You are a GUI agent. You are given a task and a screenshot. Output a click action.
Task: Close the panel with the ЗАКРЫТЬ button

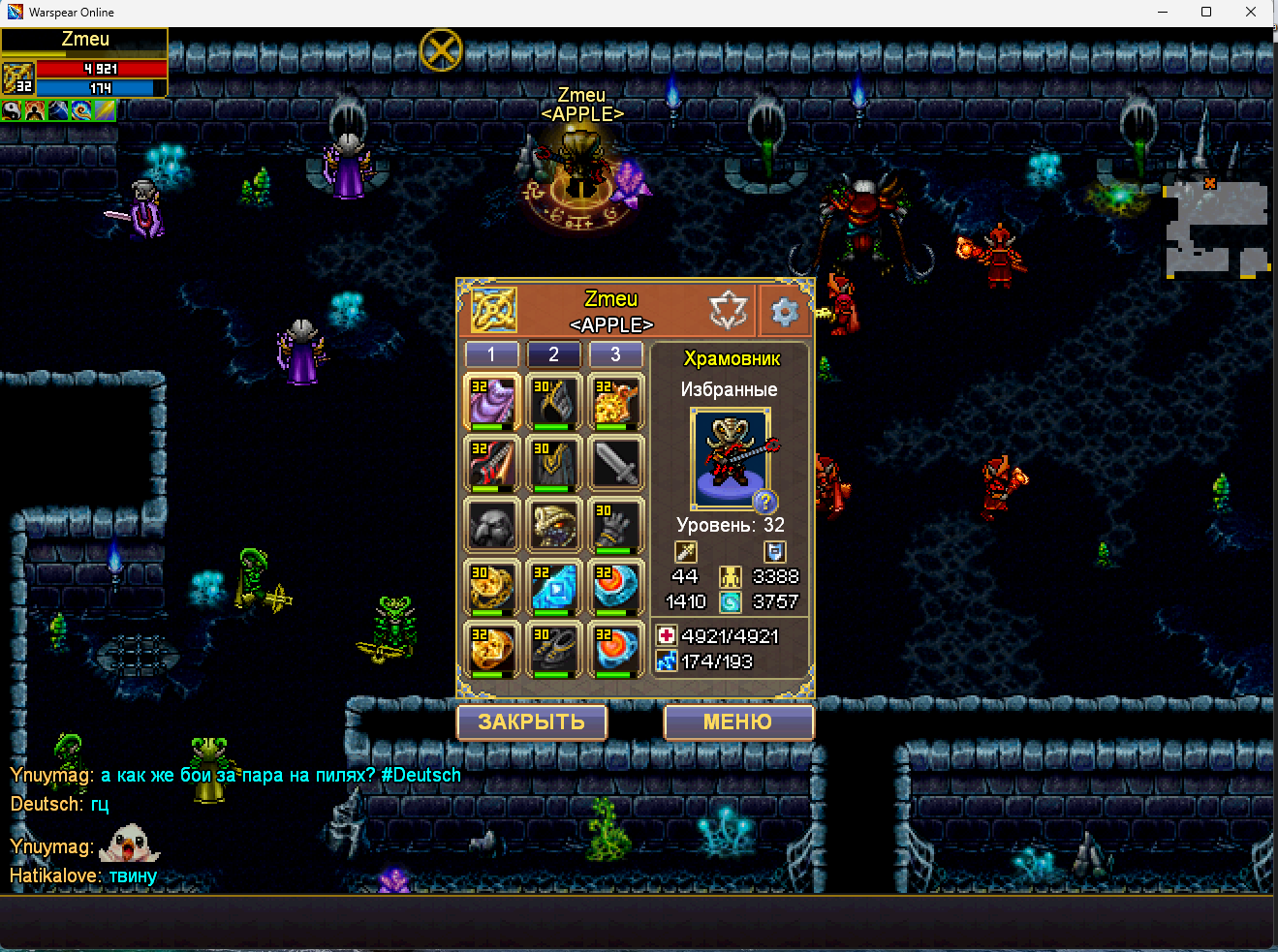click(532, 722)
